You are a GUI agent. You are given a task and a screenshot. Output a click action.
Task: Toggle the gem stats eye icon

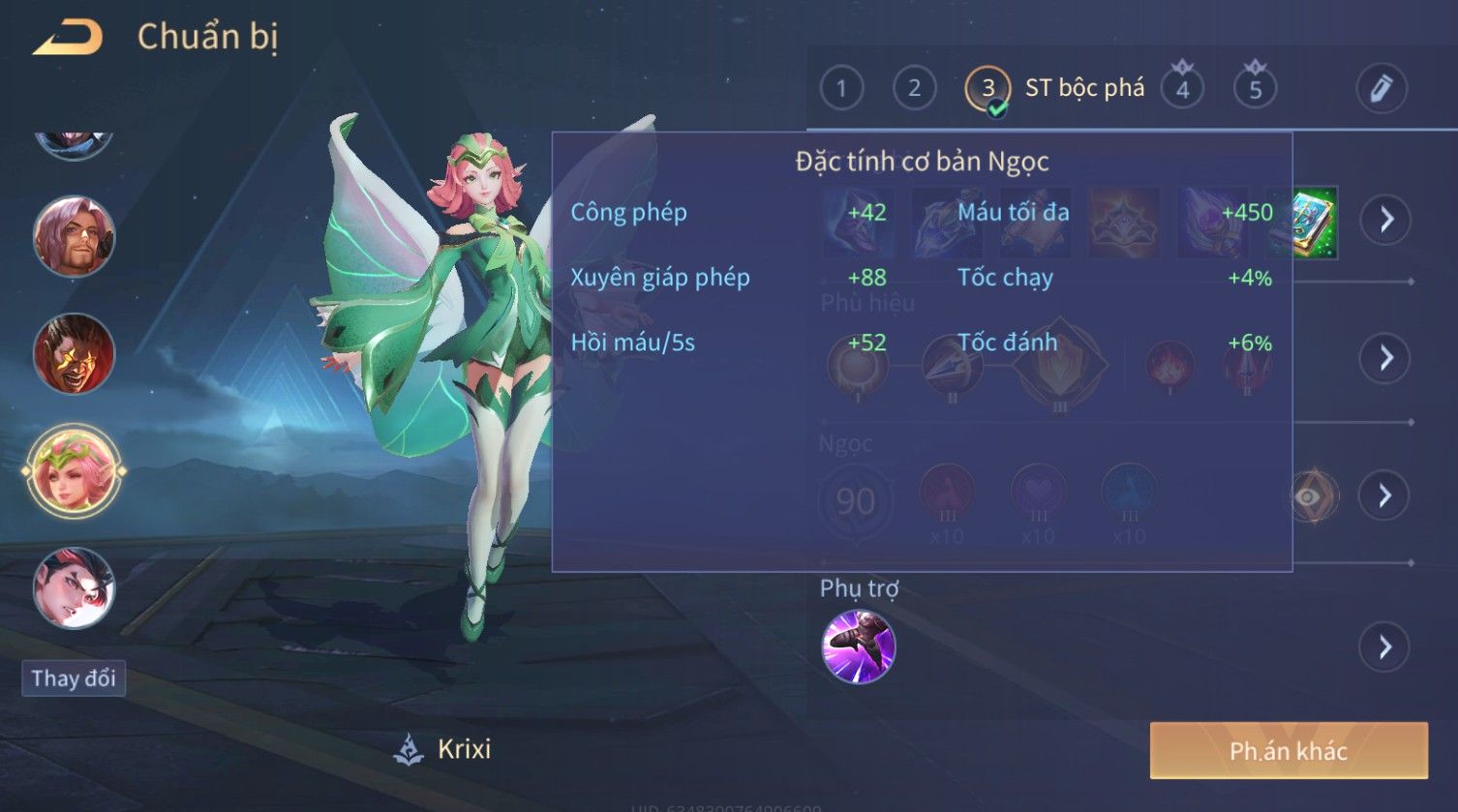(x=1309, y=496)
